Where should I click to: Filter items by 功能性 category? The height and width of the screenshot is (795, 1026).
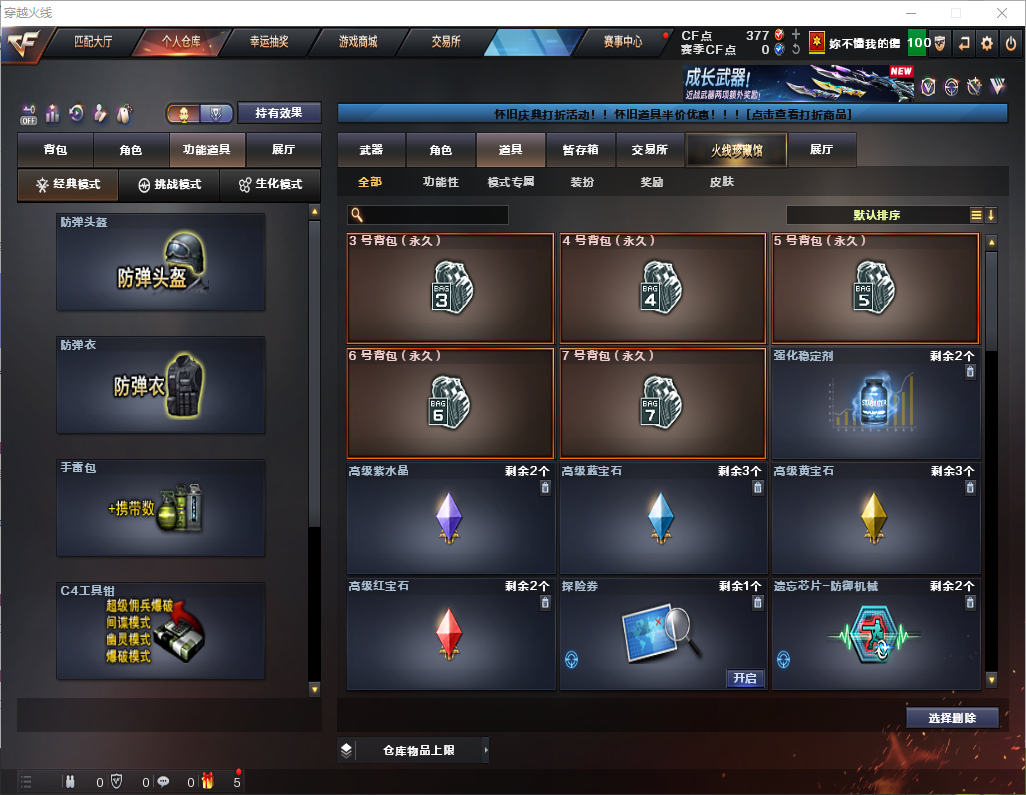tap(440, 183)
